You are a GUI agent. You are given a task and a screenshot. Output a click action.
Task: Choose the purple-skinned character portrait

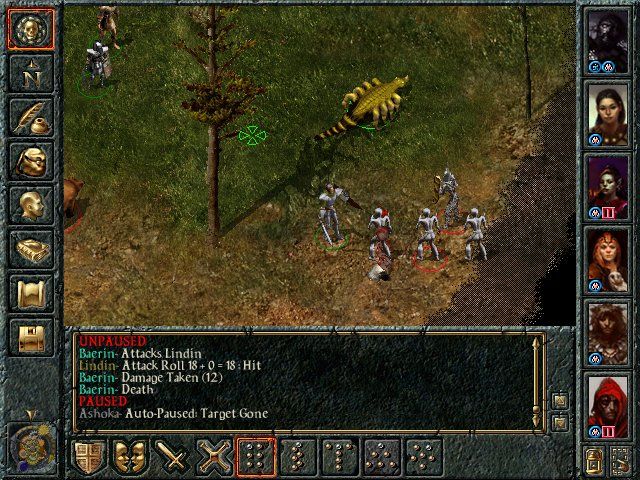[x=608, y=183]
